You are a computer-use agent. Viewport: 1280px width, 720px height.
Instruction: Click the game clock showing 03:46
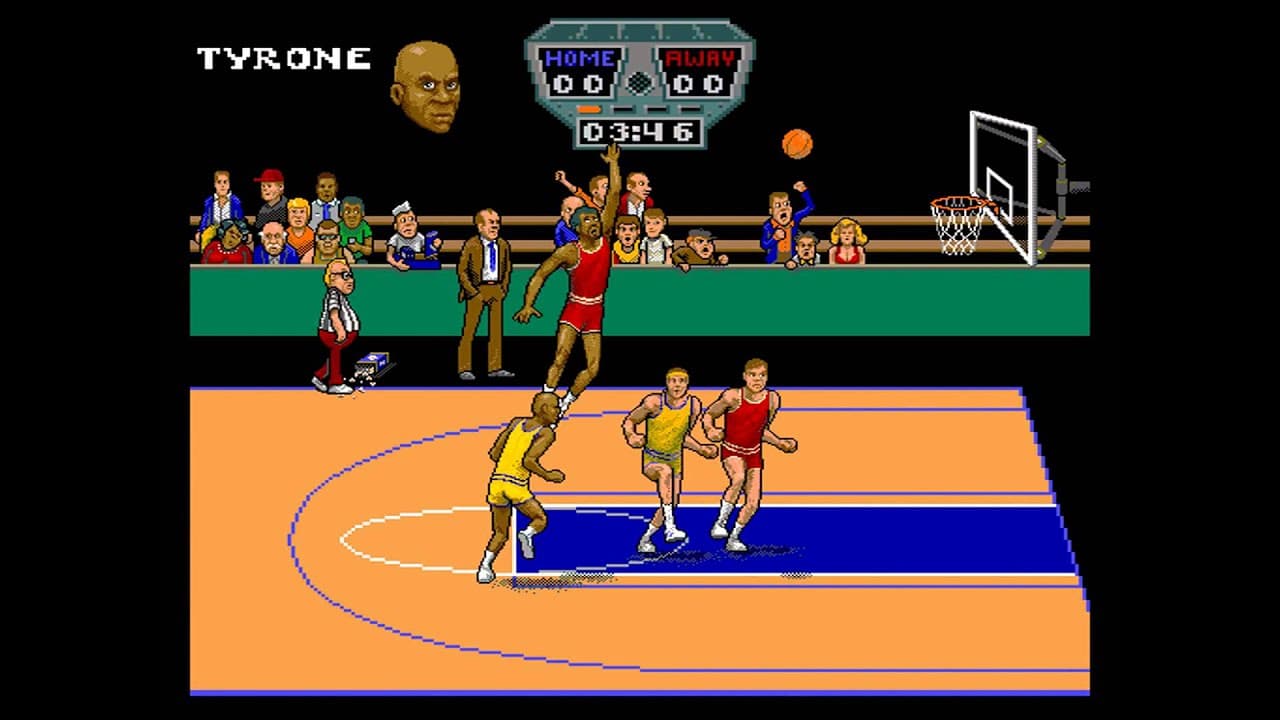(638, 130)
